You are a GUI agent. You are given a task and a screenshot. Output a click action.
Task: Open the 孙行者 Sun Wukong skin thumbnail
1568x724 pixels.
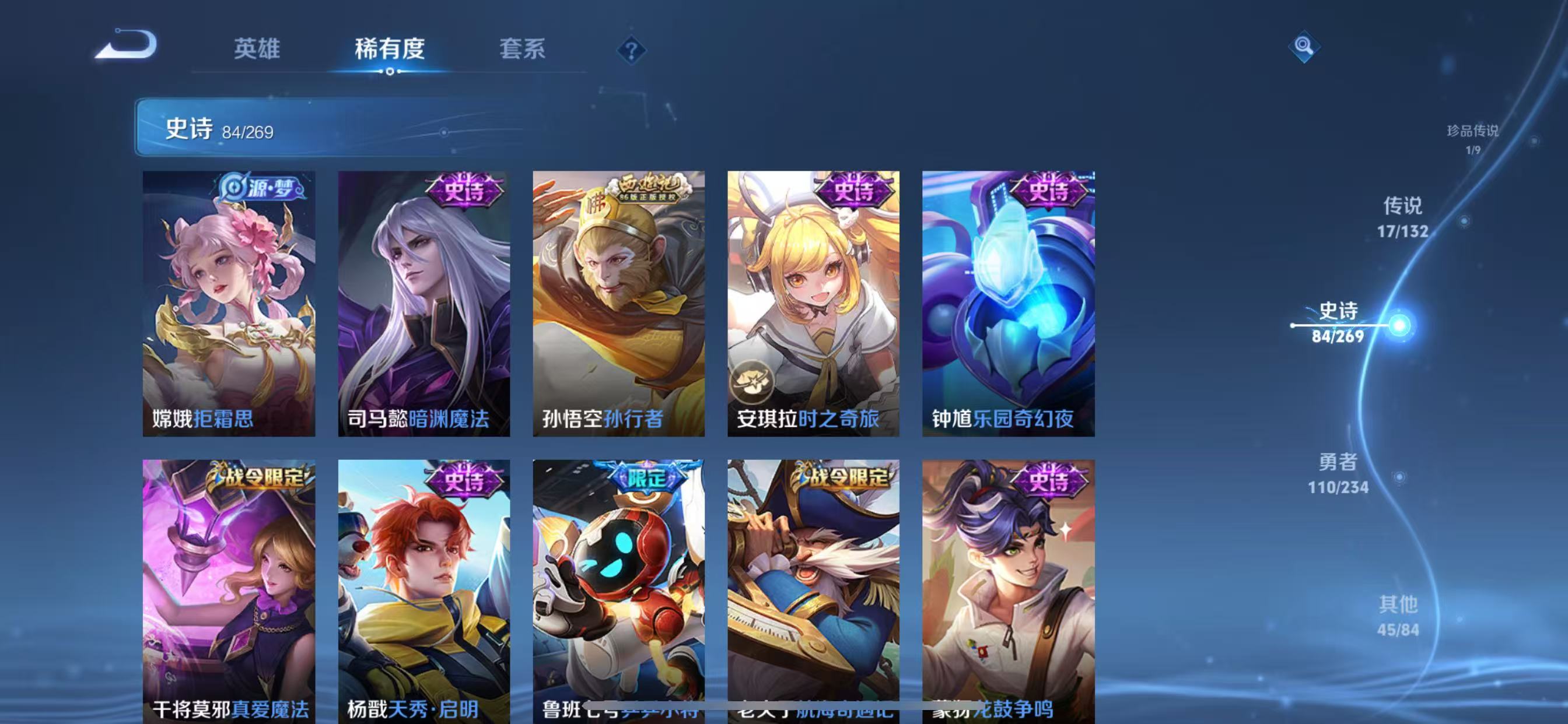tap(618, 304)
